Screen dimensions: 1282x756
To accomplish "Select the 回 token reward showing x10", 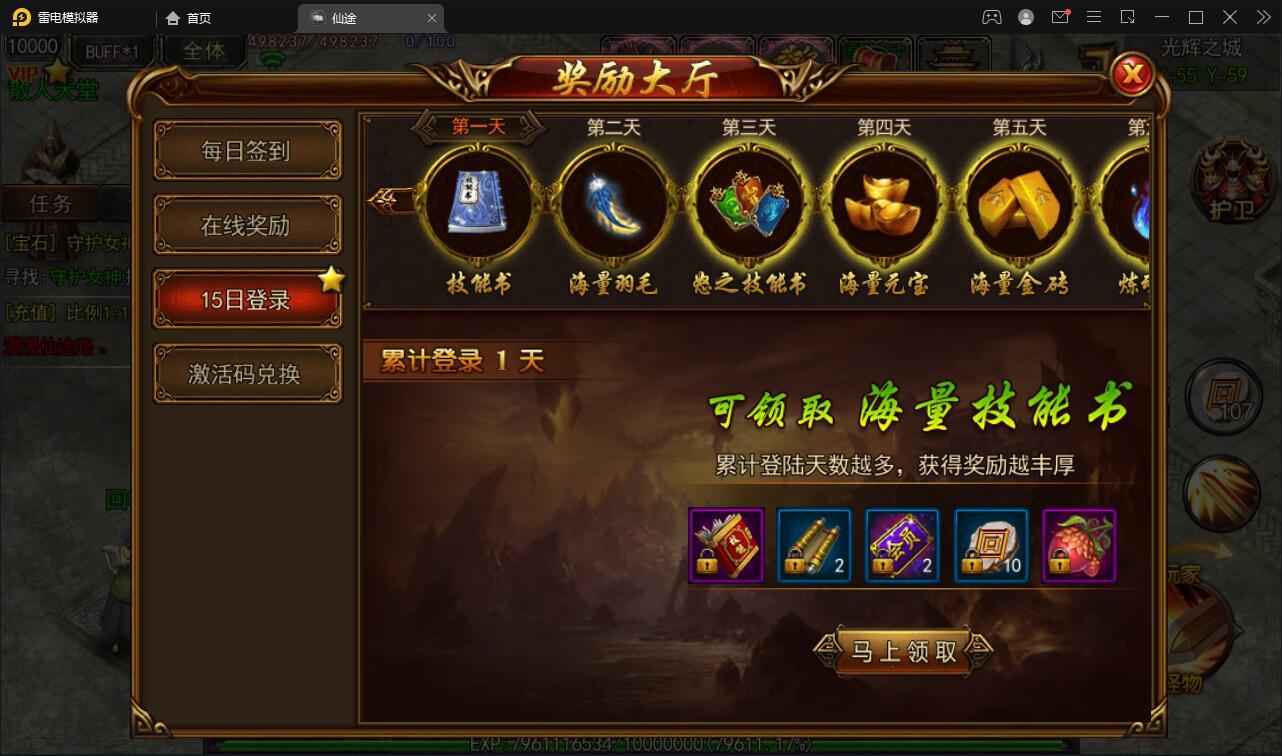I will click(990, 545).
